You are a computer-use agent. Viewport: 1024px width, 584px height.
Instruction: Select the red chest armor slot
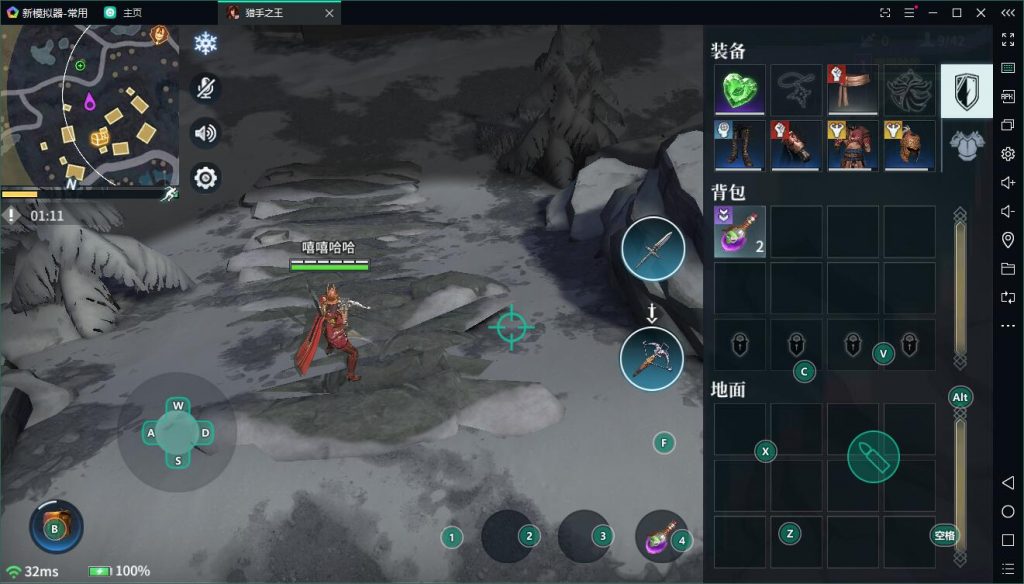[853, 146]
